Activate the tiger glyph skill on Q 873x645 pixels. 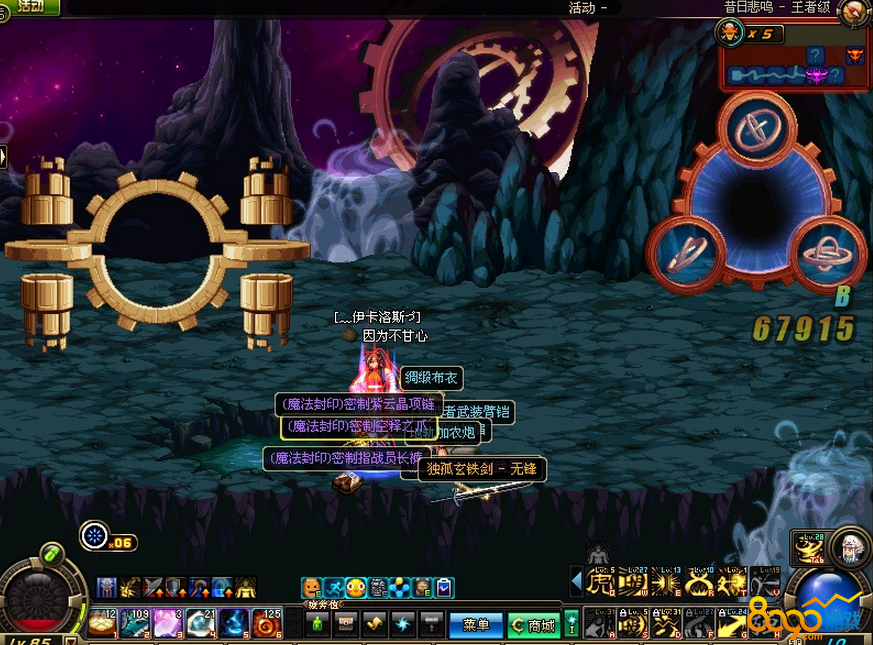coord(600,582)
